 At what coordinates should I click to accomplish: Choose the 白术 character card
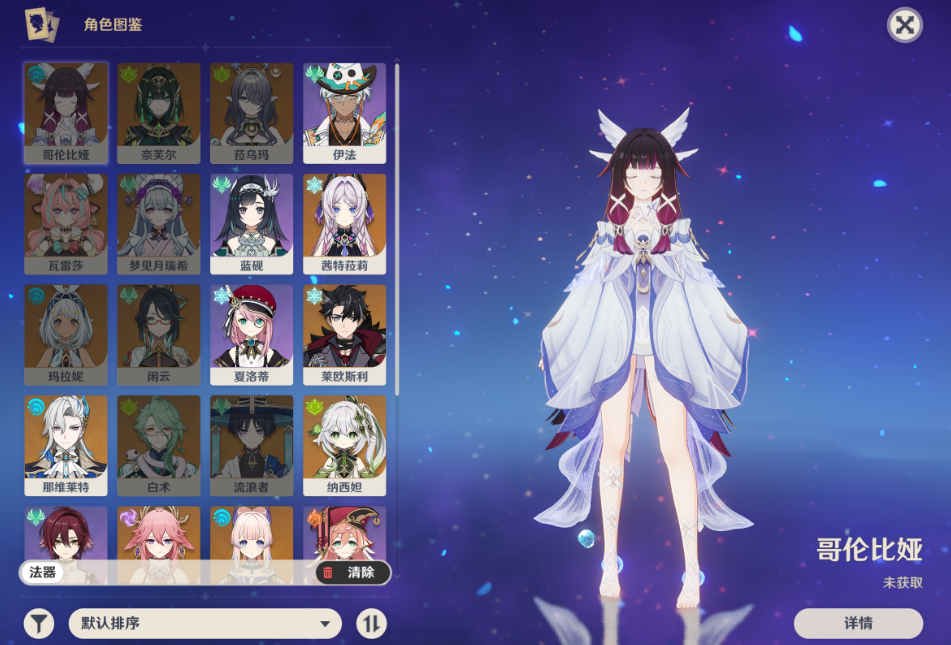coord(159,446)
